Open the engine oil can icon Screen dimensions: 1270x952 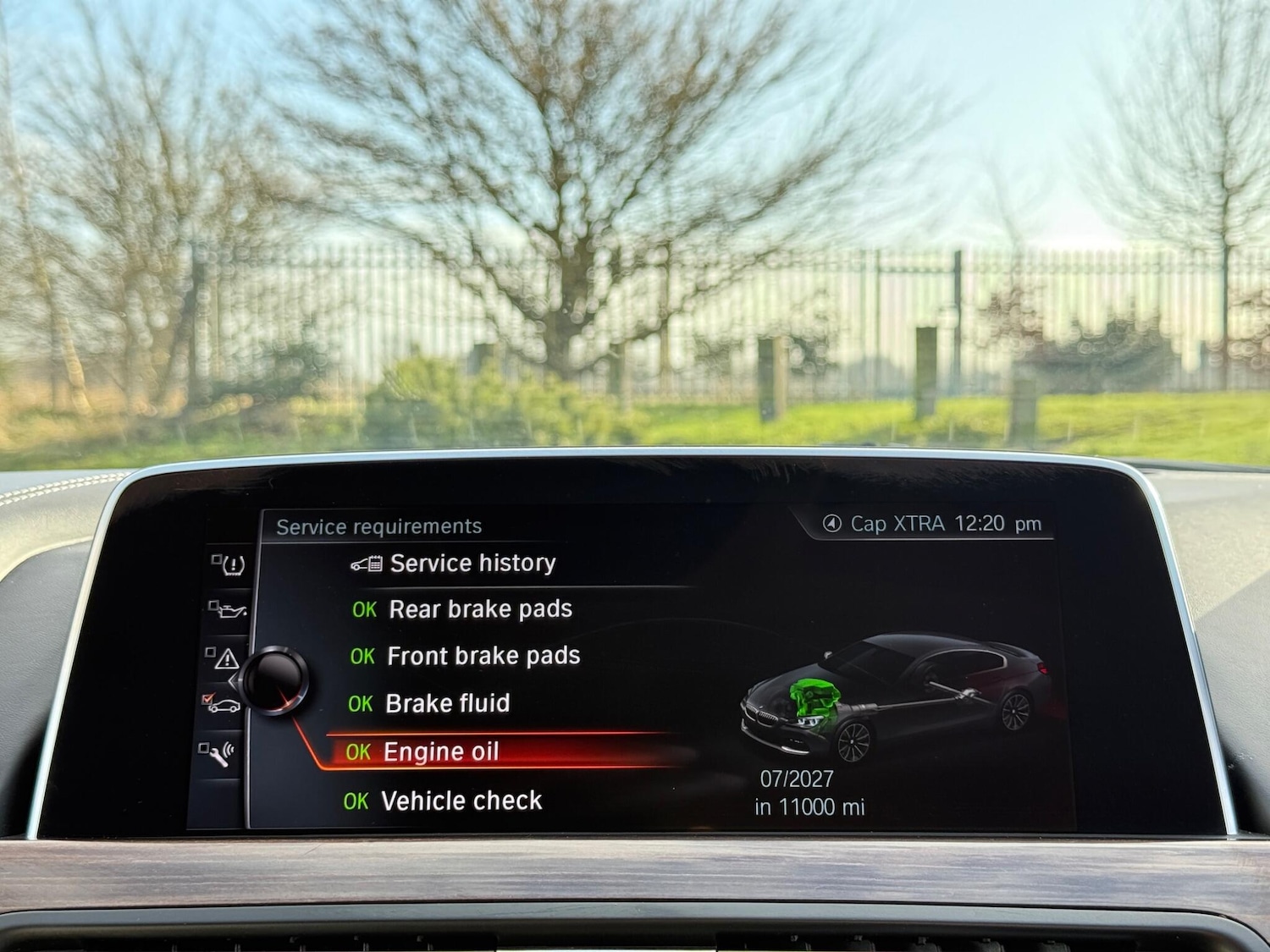(x=231, y=610)
